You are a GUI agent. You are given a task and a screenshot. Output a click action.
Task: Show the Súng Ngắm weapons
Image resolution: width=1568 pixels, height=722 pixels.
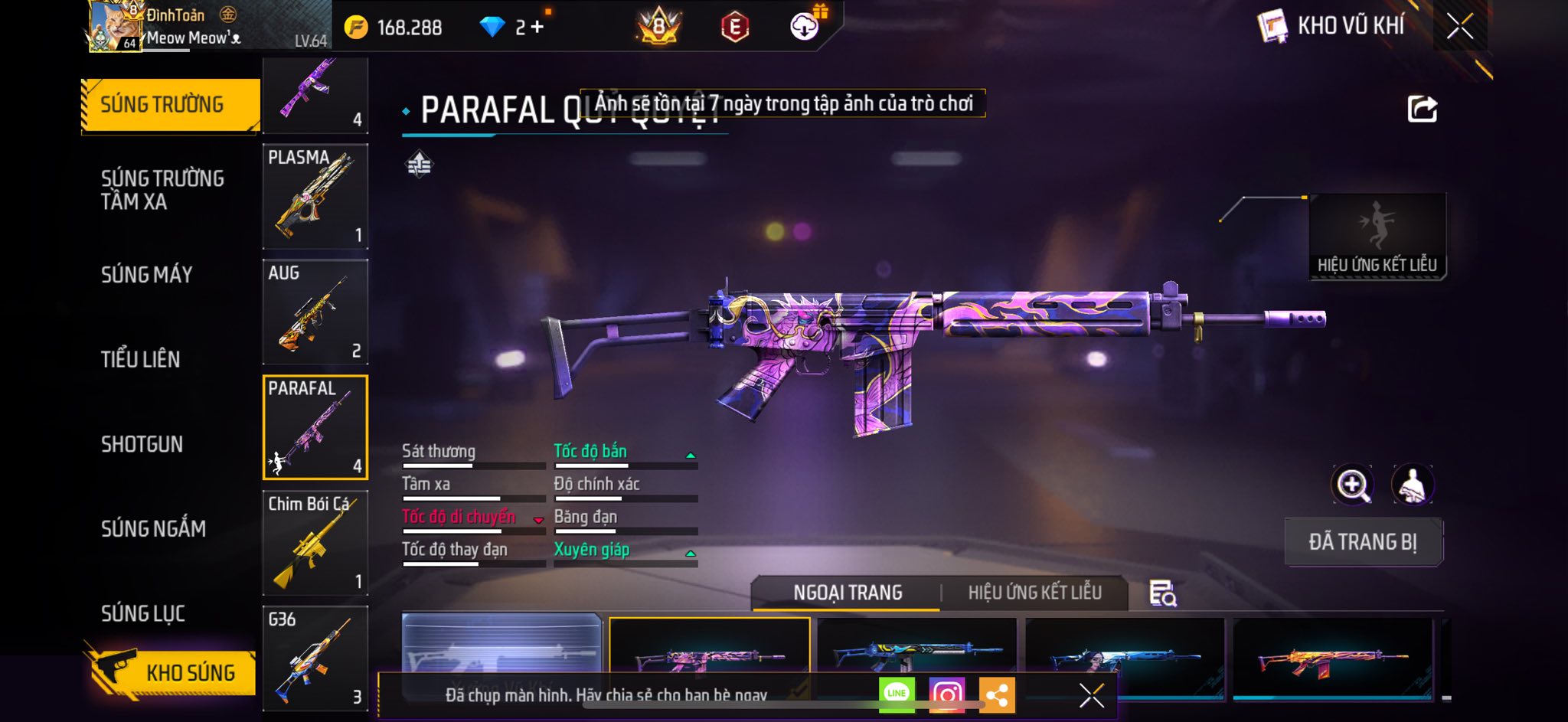[153, 528]
